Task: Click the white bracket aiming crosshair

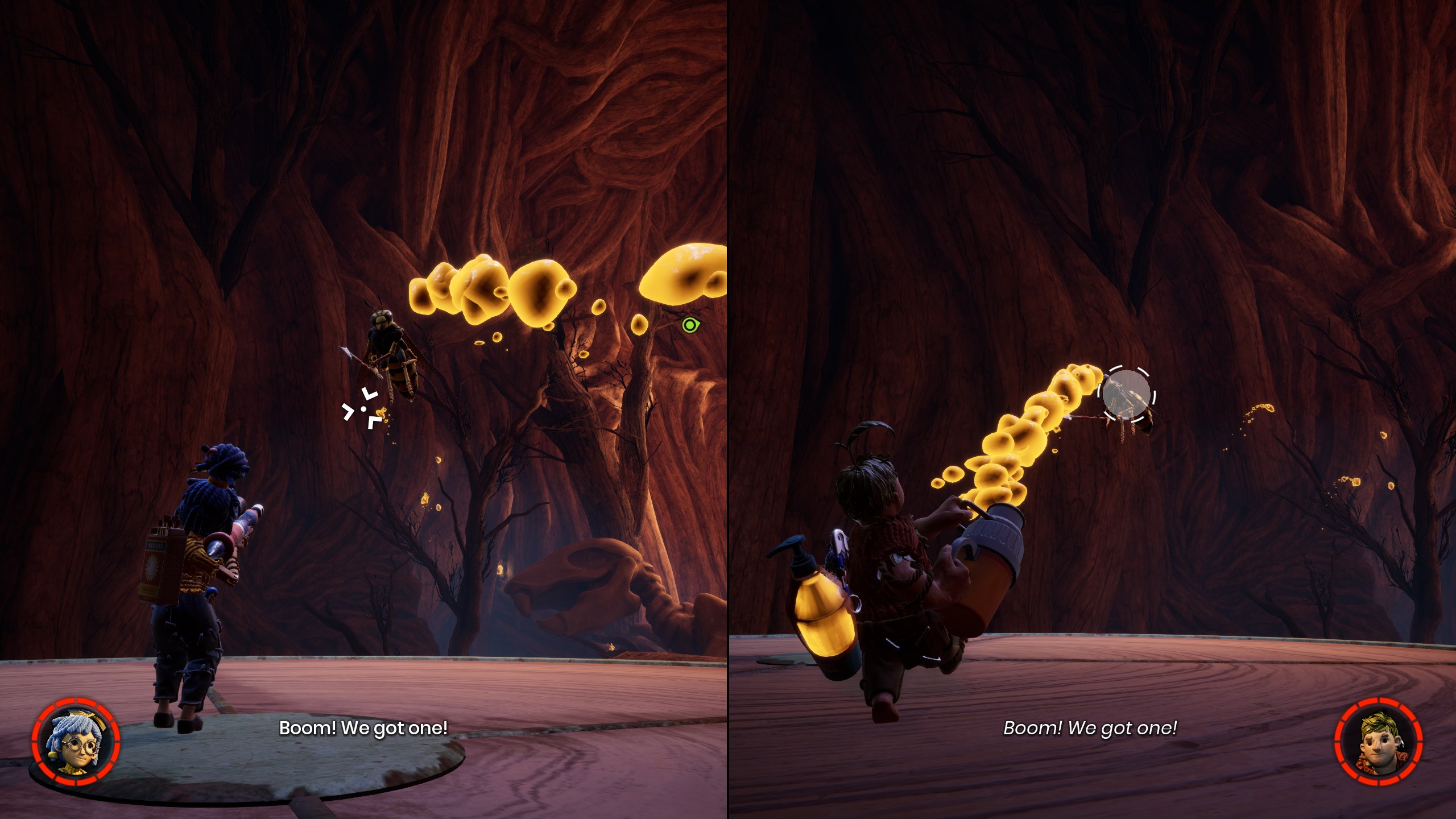Action: (363, 409)
